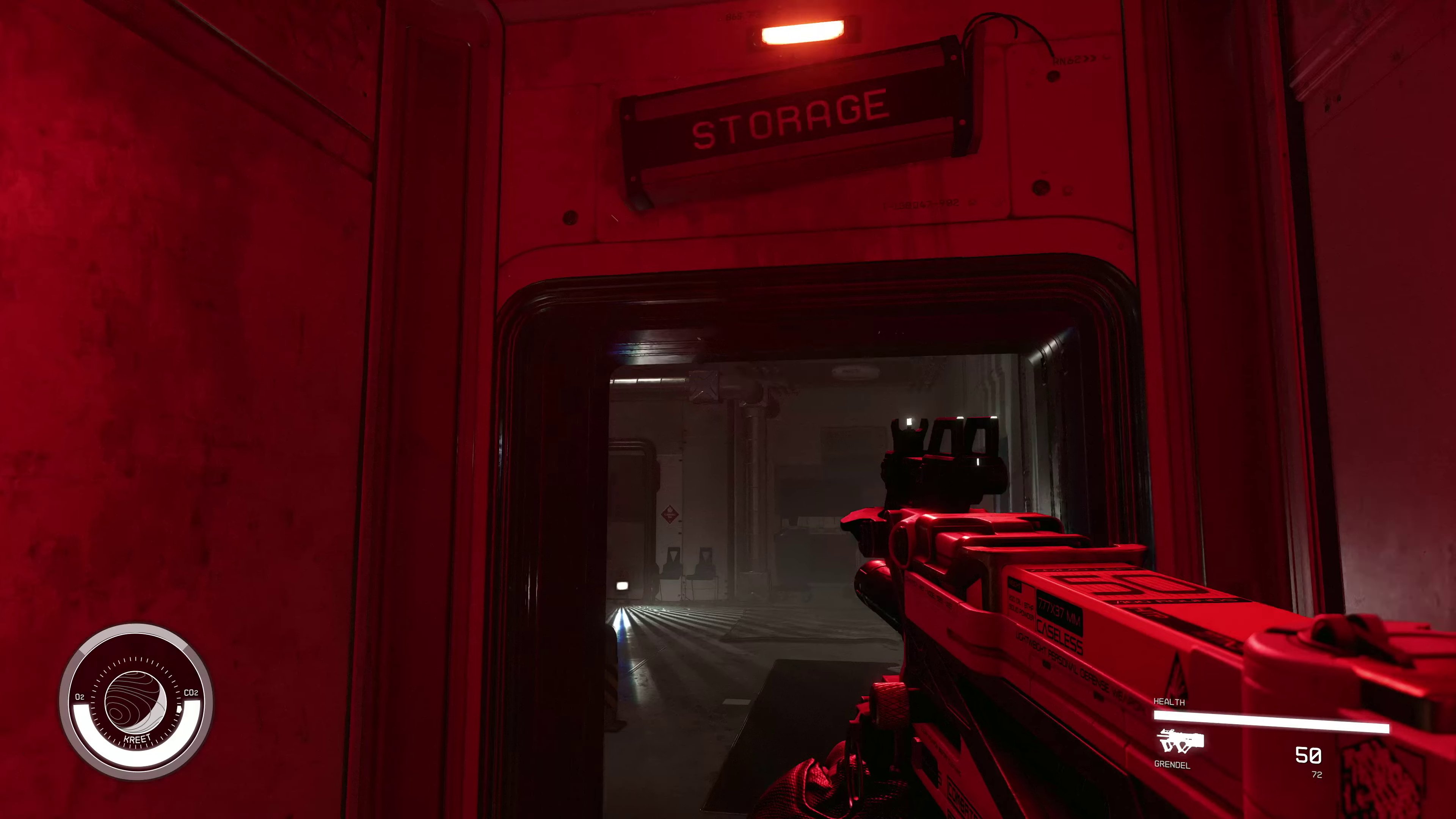Click the Kreet planet scanner gauge
This screenshot has width=1456, height=819.
pyautogui.click(x=136, y=702)
